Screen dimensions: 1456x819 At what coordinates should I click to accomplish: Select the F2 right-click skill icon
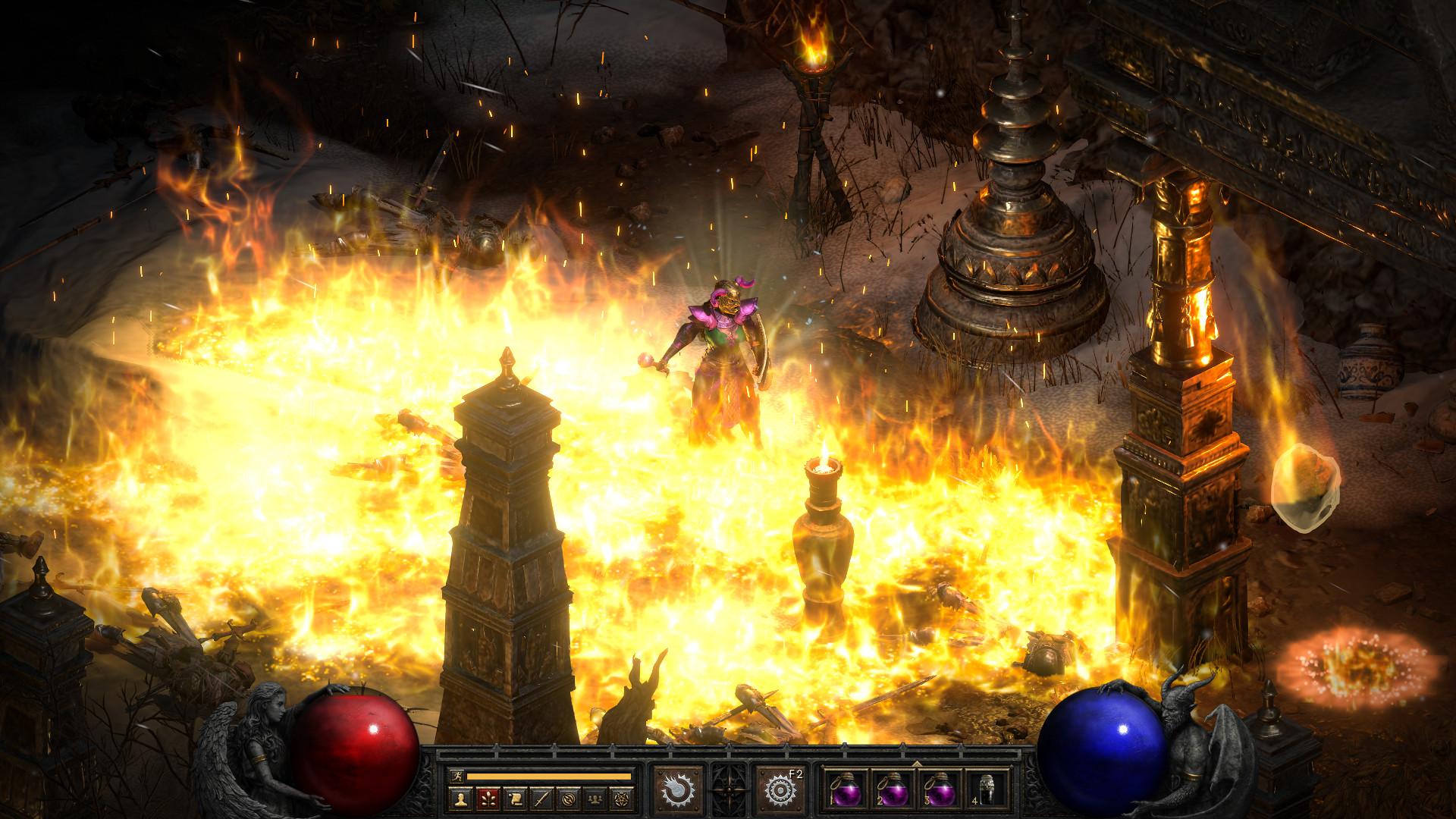click(779, 789)
